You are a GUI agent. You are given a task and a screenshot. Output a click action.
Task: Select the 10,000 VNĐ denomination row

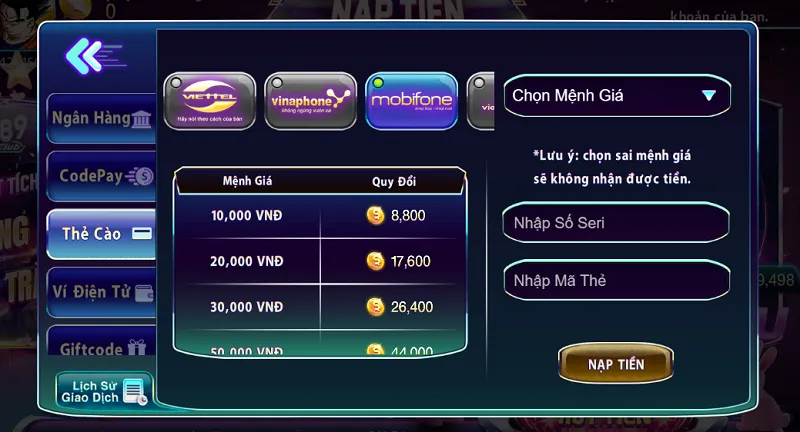[318, 214]
